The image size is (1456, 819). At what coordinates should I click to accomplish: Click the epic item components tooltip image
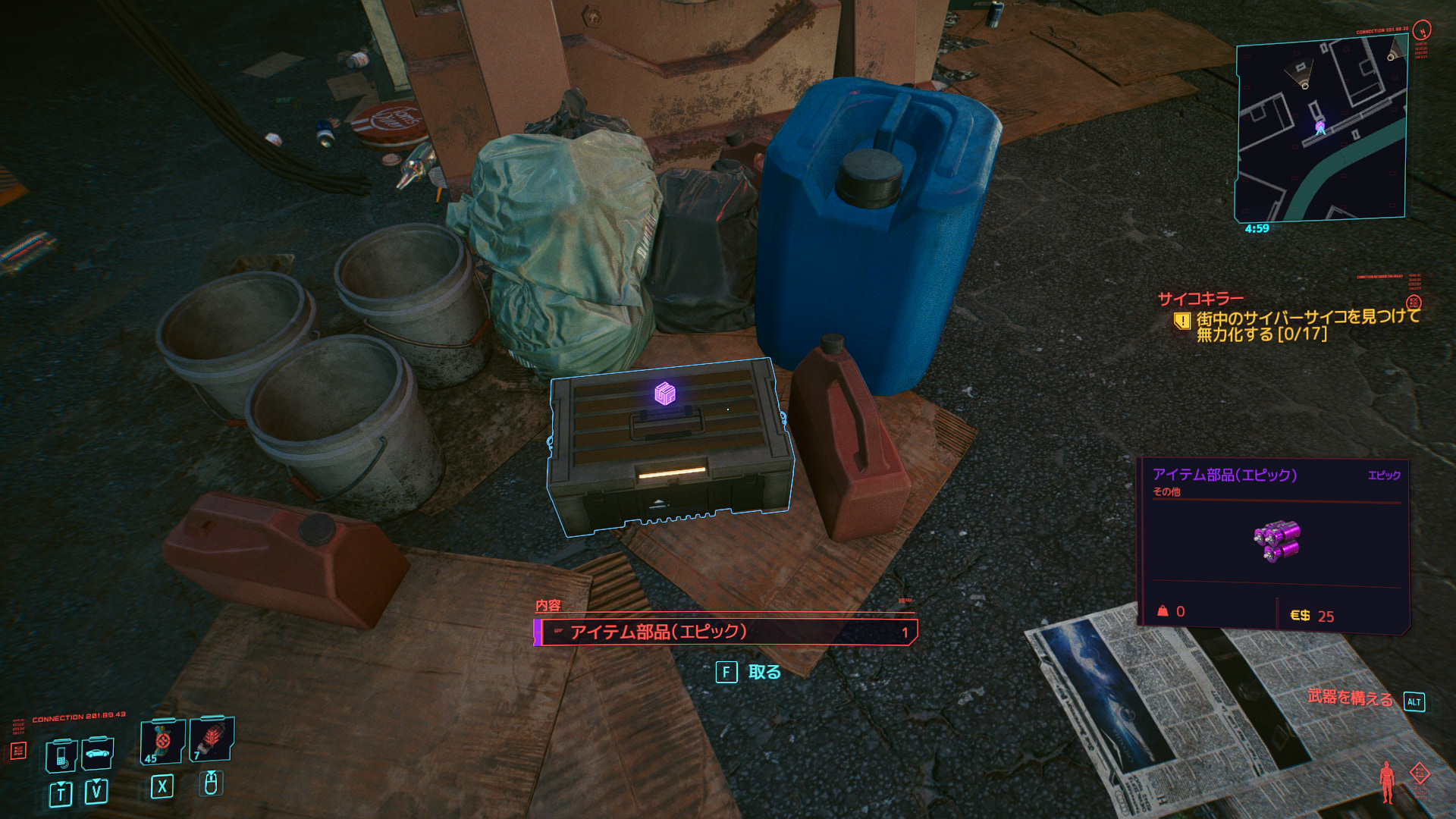pyautogui.click(x=1276, y=540)
